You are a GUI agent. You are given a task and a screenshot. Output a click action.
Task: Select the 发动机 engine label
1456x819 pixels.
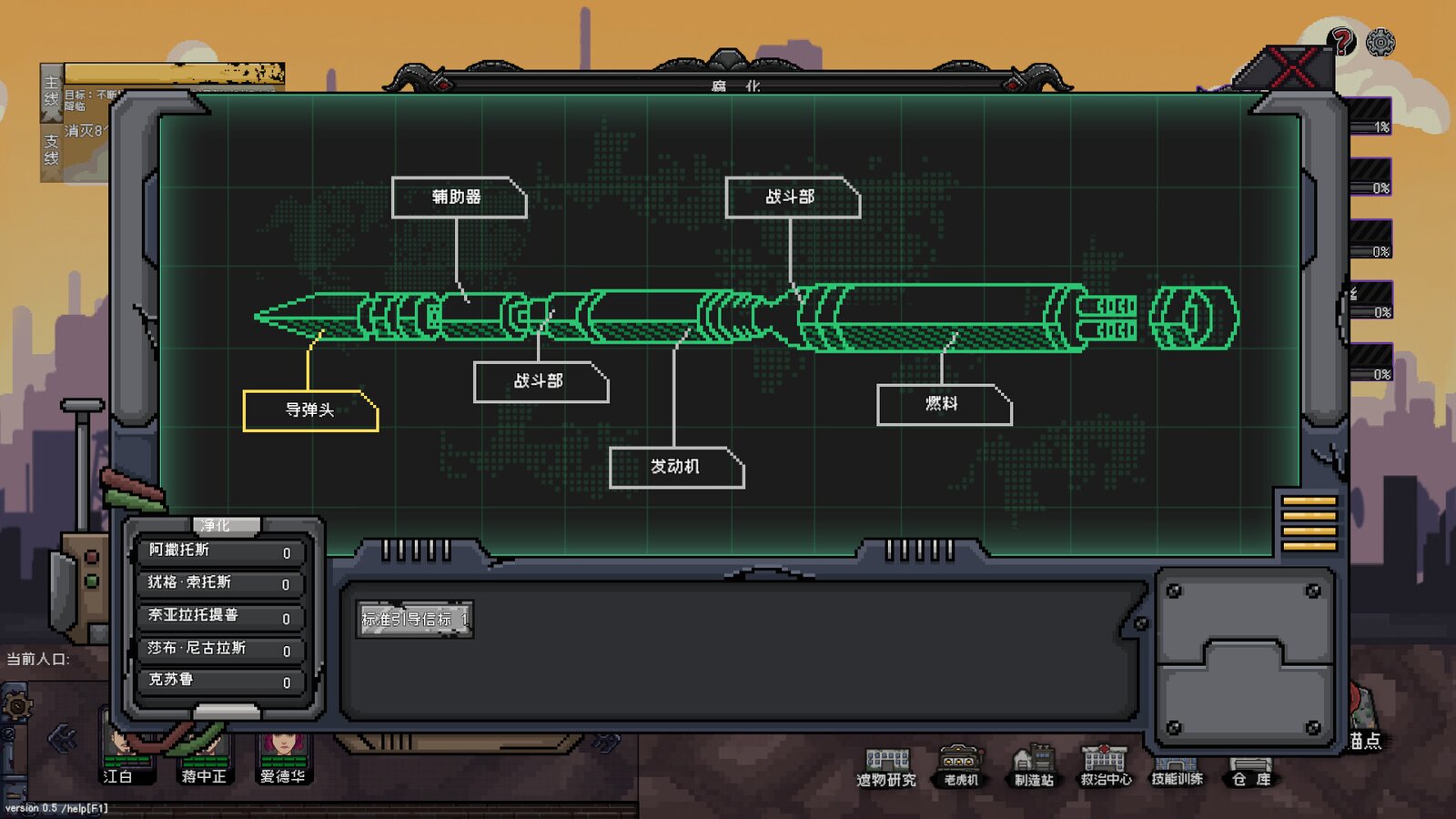click(x=675, y=467)
